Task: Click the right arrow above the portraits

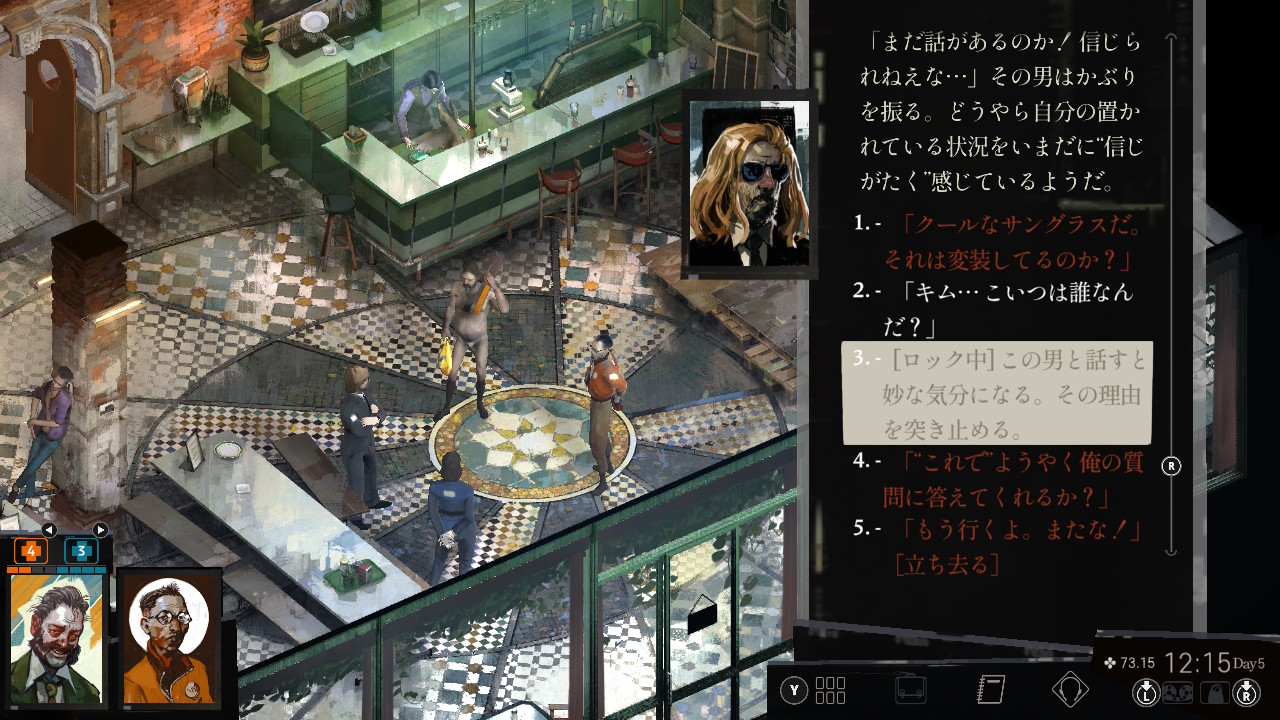Action: click(x=100, y=530)
